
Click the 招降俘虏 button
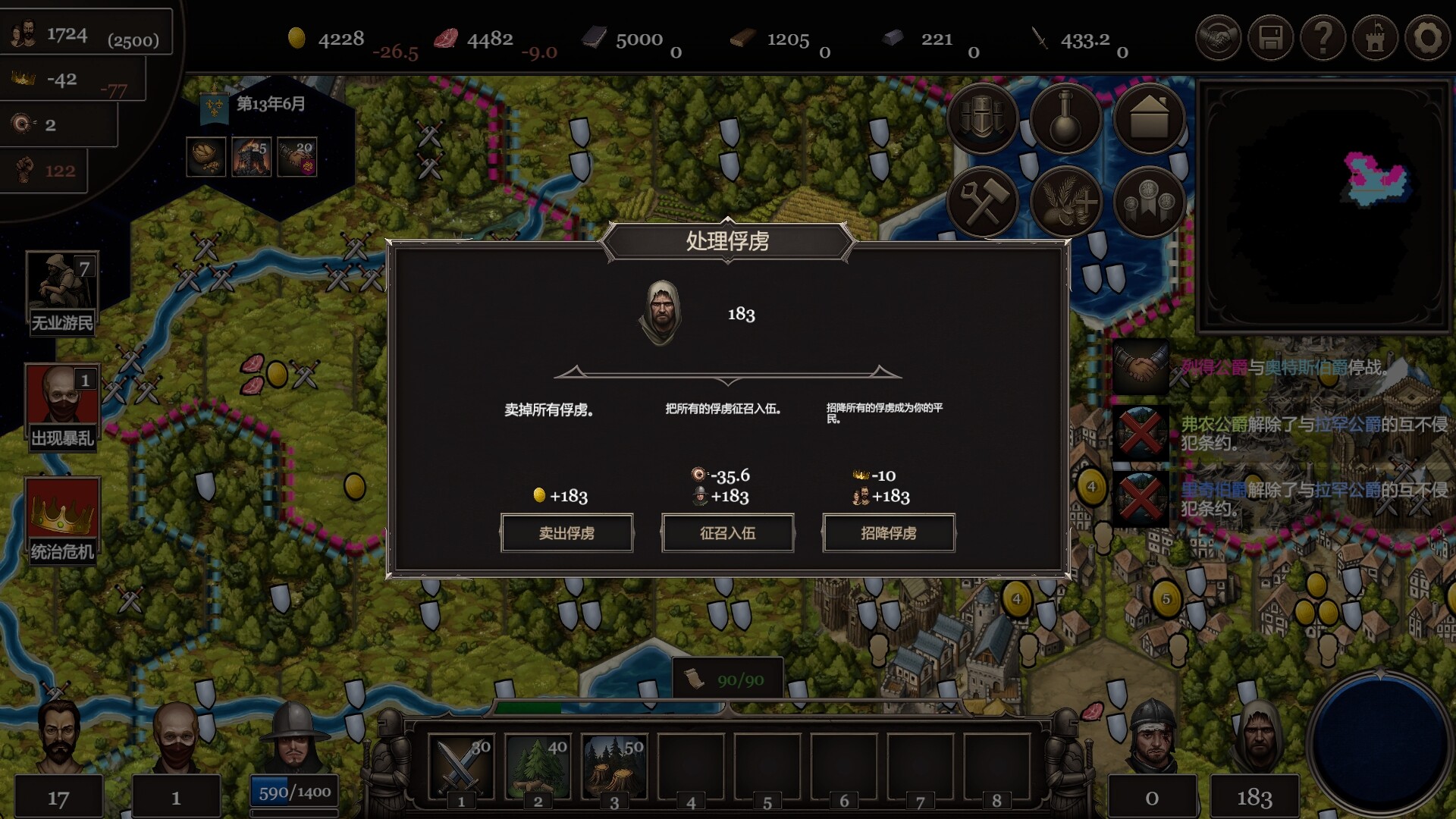888,533
